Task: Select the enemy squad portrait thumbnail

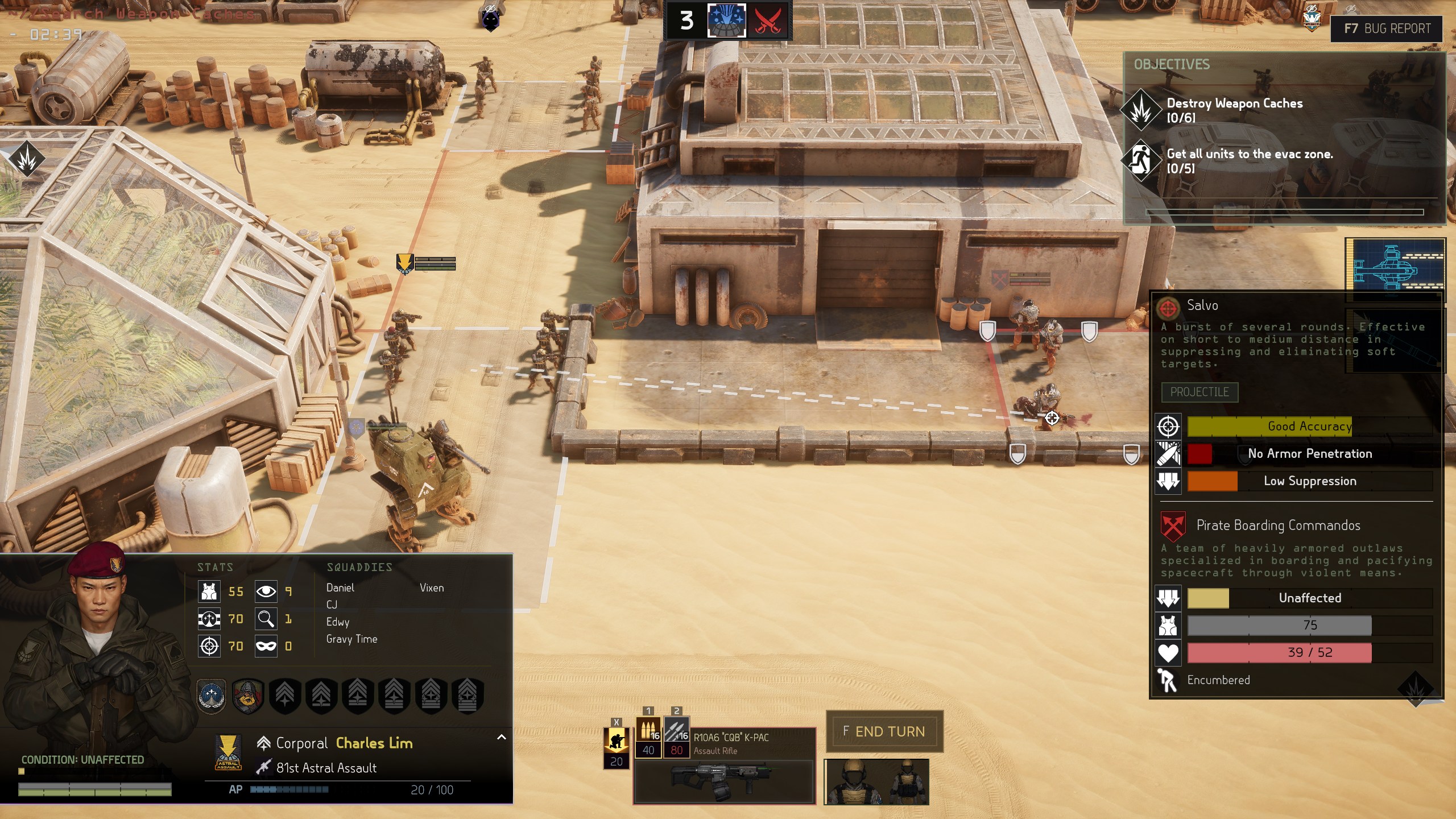Action: pyautogui.click(x=876, y=781)
